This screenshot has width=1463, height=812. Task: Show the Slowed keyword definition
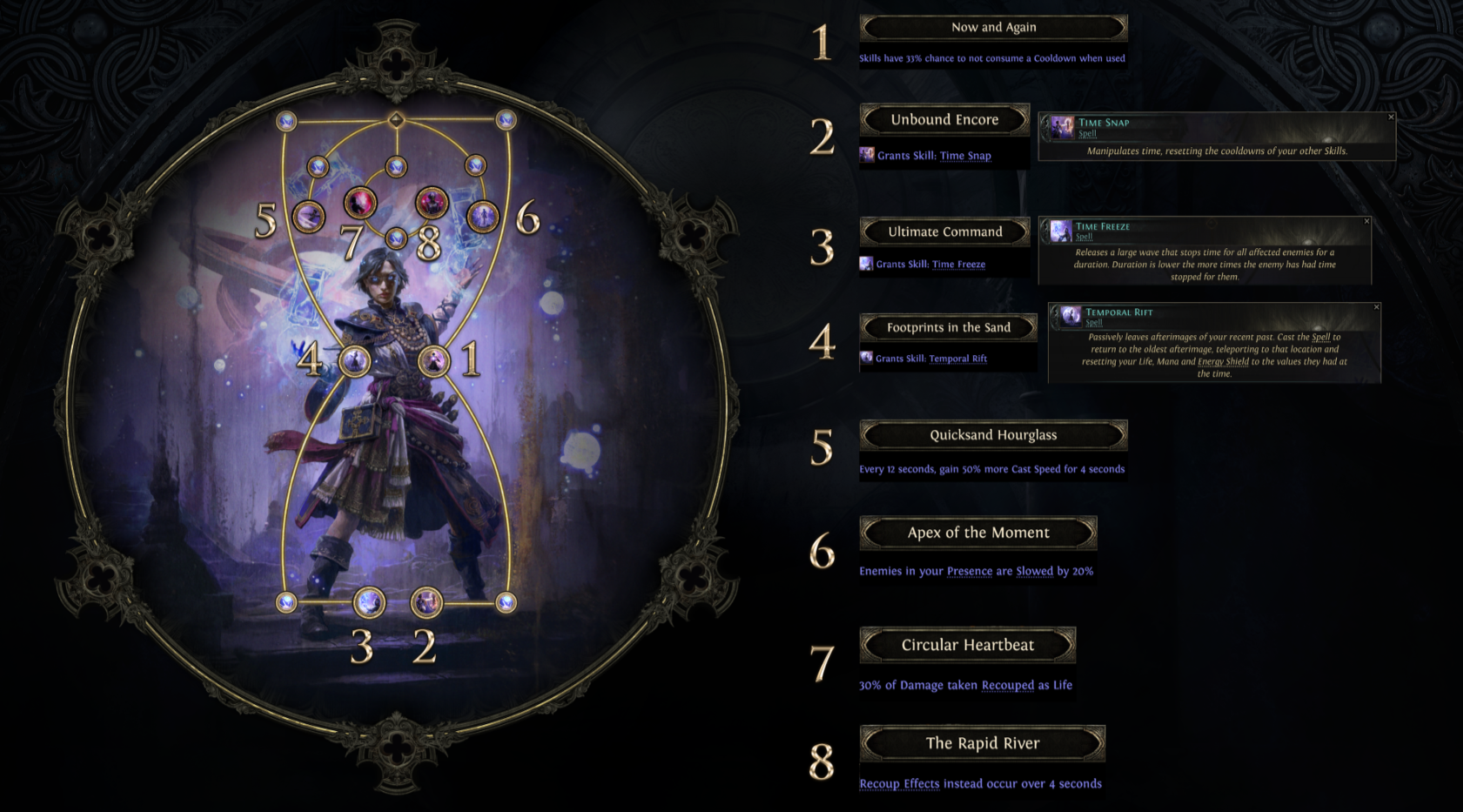pos(1034,572)
